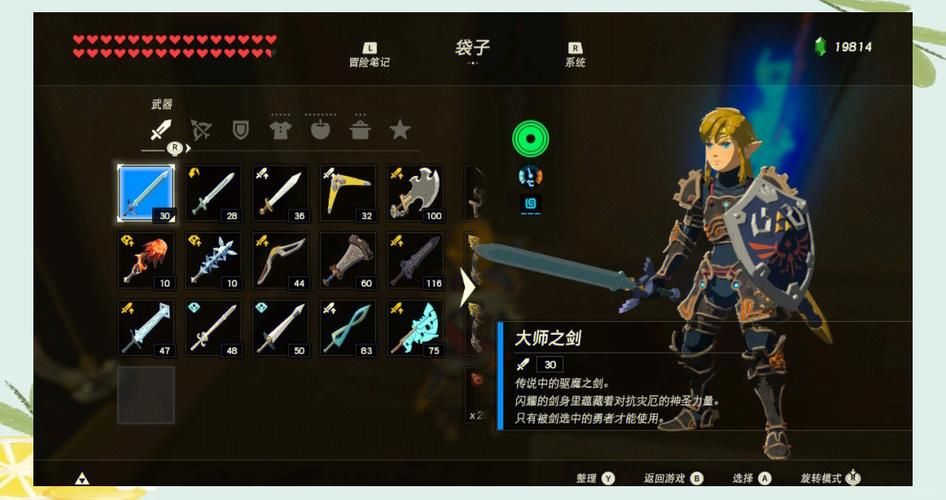Select the spiked ice rod

click(214, 261)
